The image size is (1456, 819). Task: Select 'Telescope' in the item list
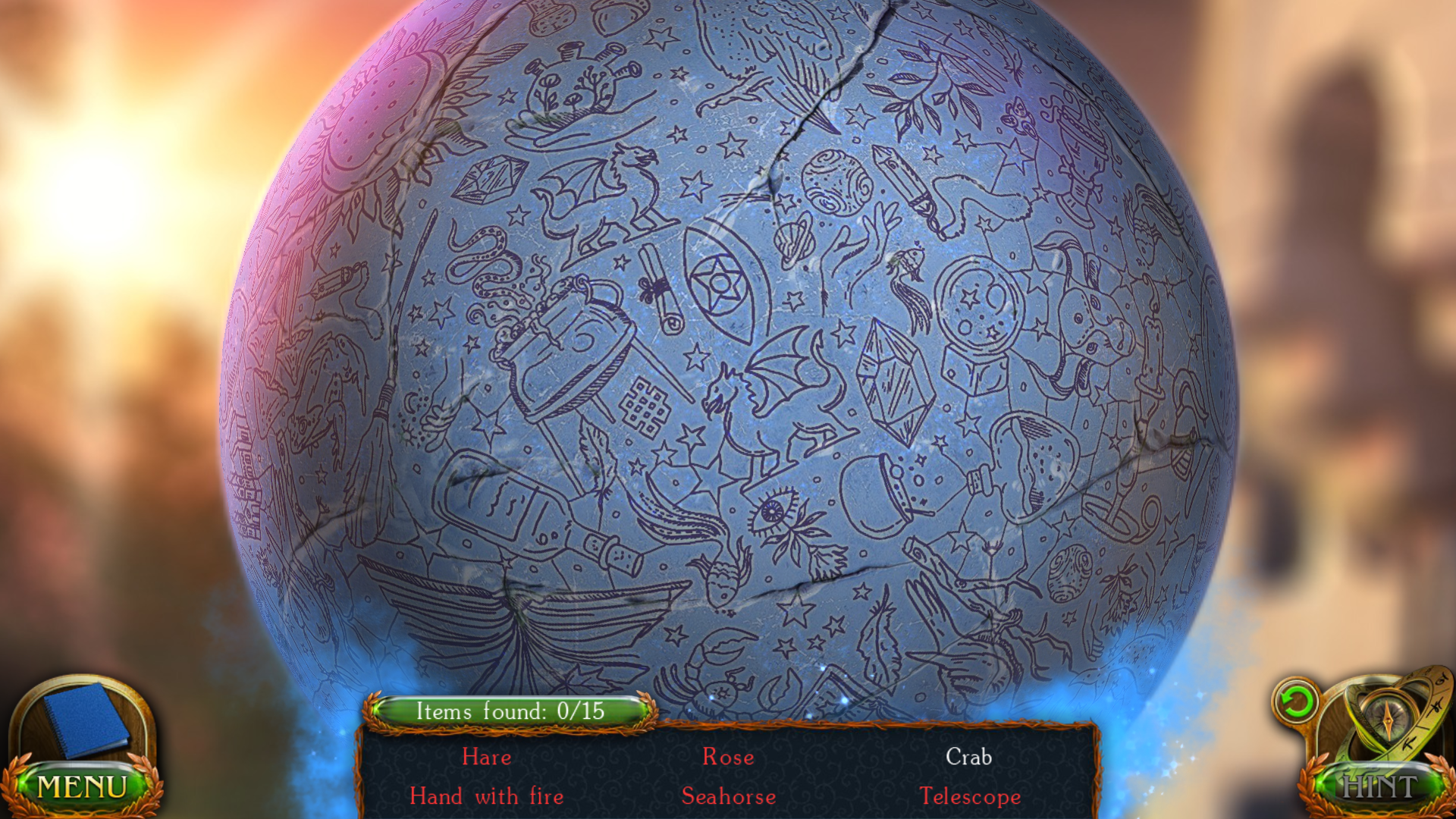point(970,797)
